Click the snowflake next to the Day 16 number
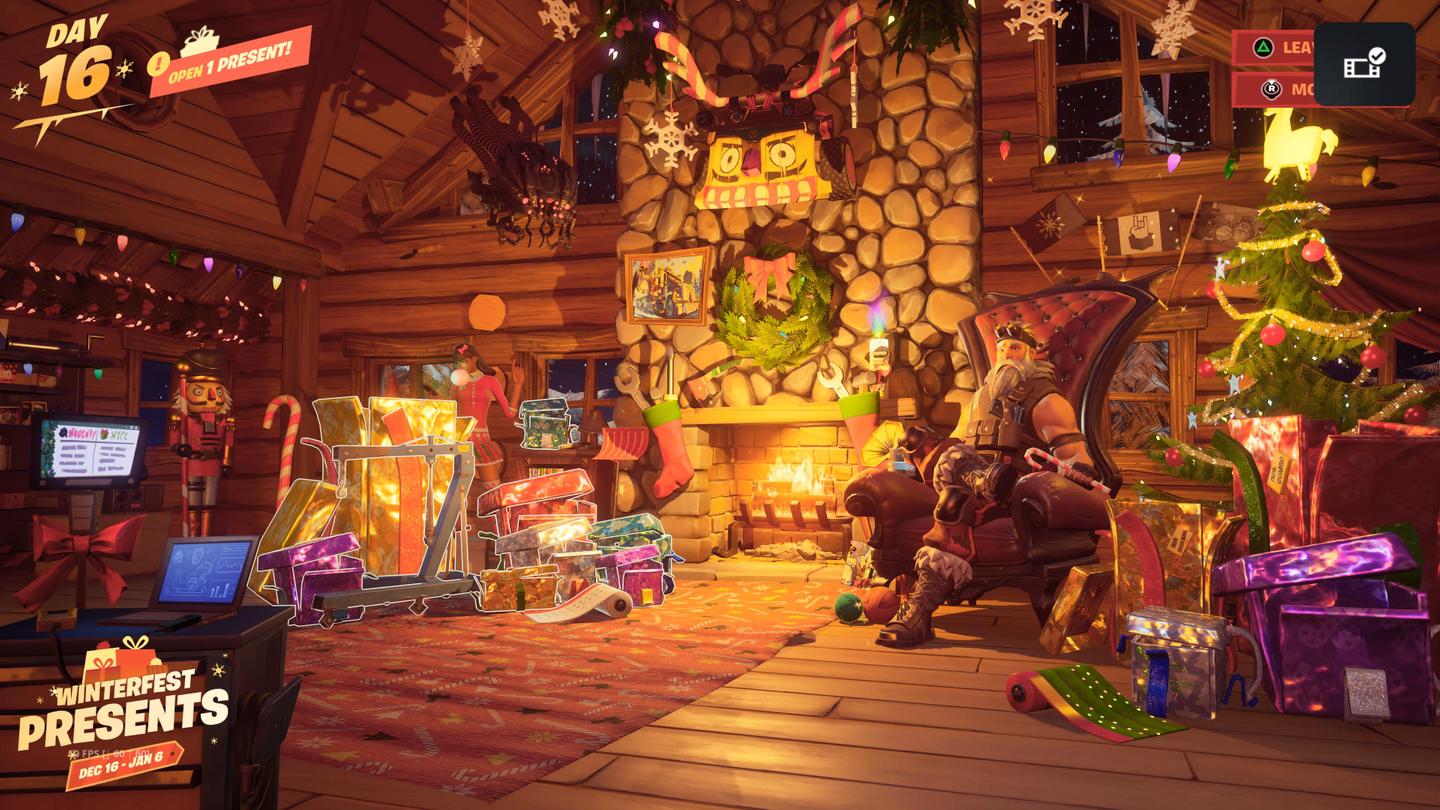The width and height of the screenshot is (1440, 810). (x=124, y=69)
